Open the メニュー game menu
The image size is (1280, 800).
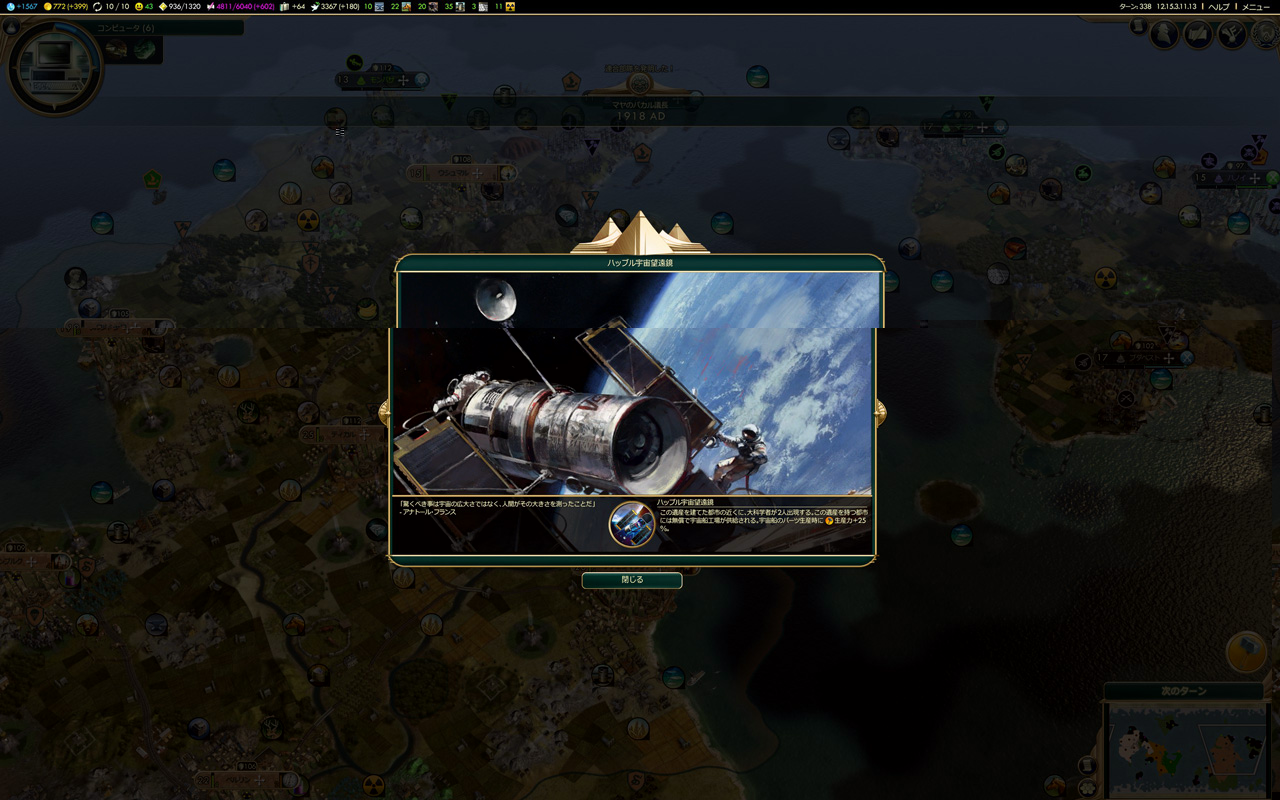point(1255,7)
